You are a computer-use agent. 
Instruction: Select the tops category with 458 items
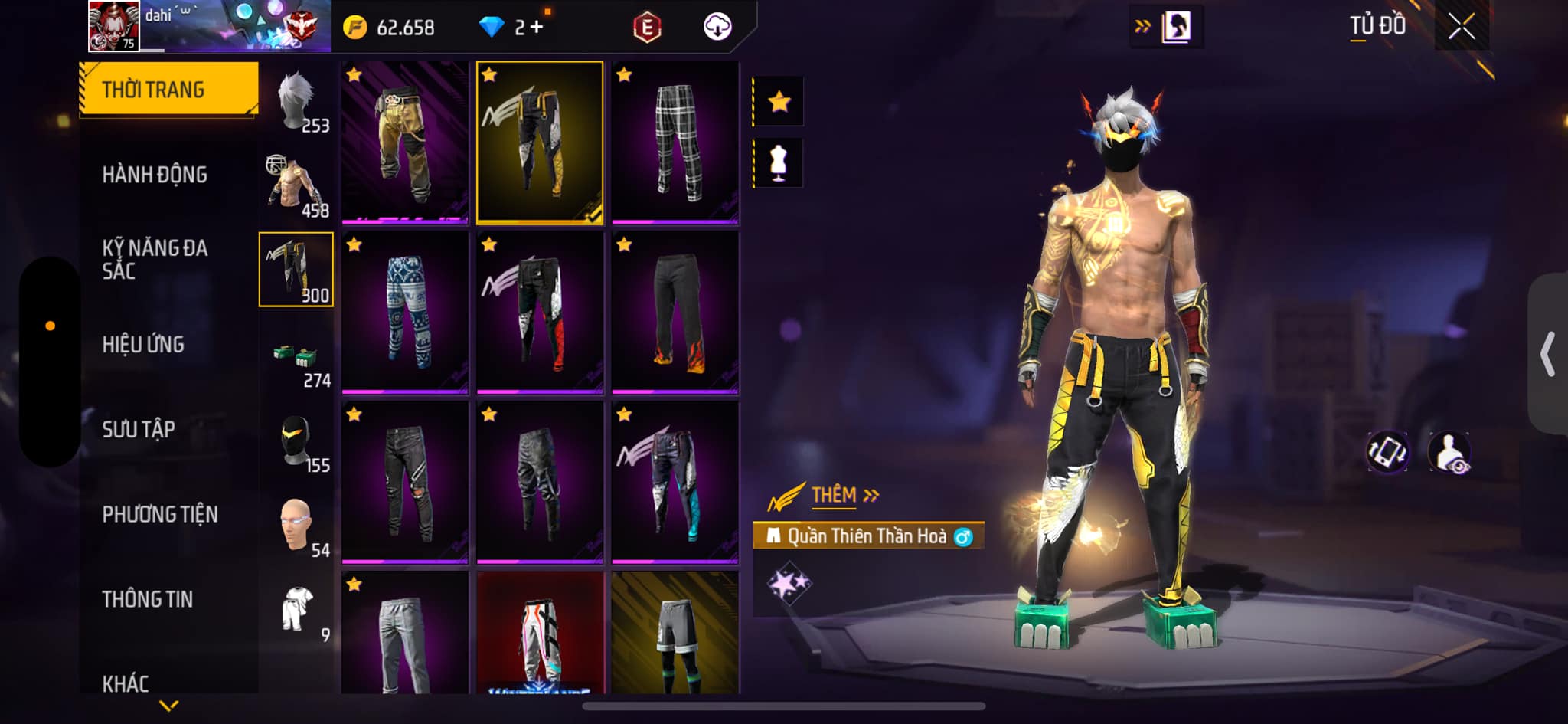[297, 186]
